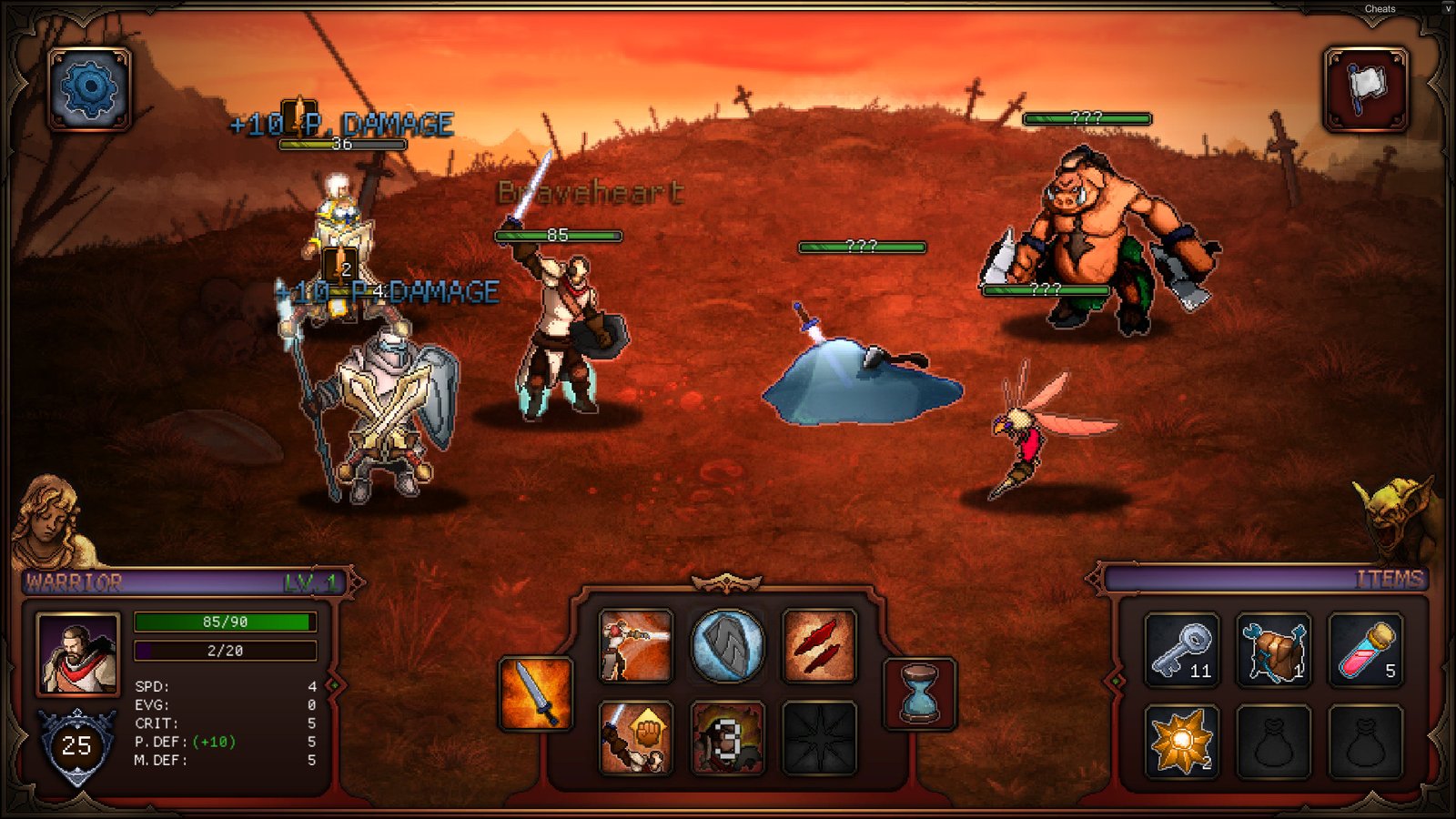
Task: Click the hourglass wait turn button
Action: [919, 693]
